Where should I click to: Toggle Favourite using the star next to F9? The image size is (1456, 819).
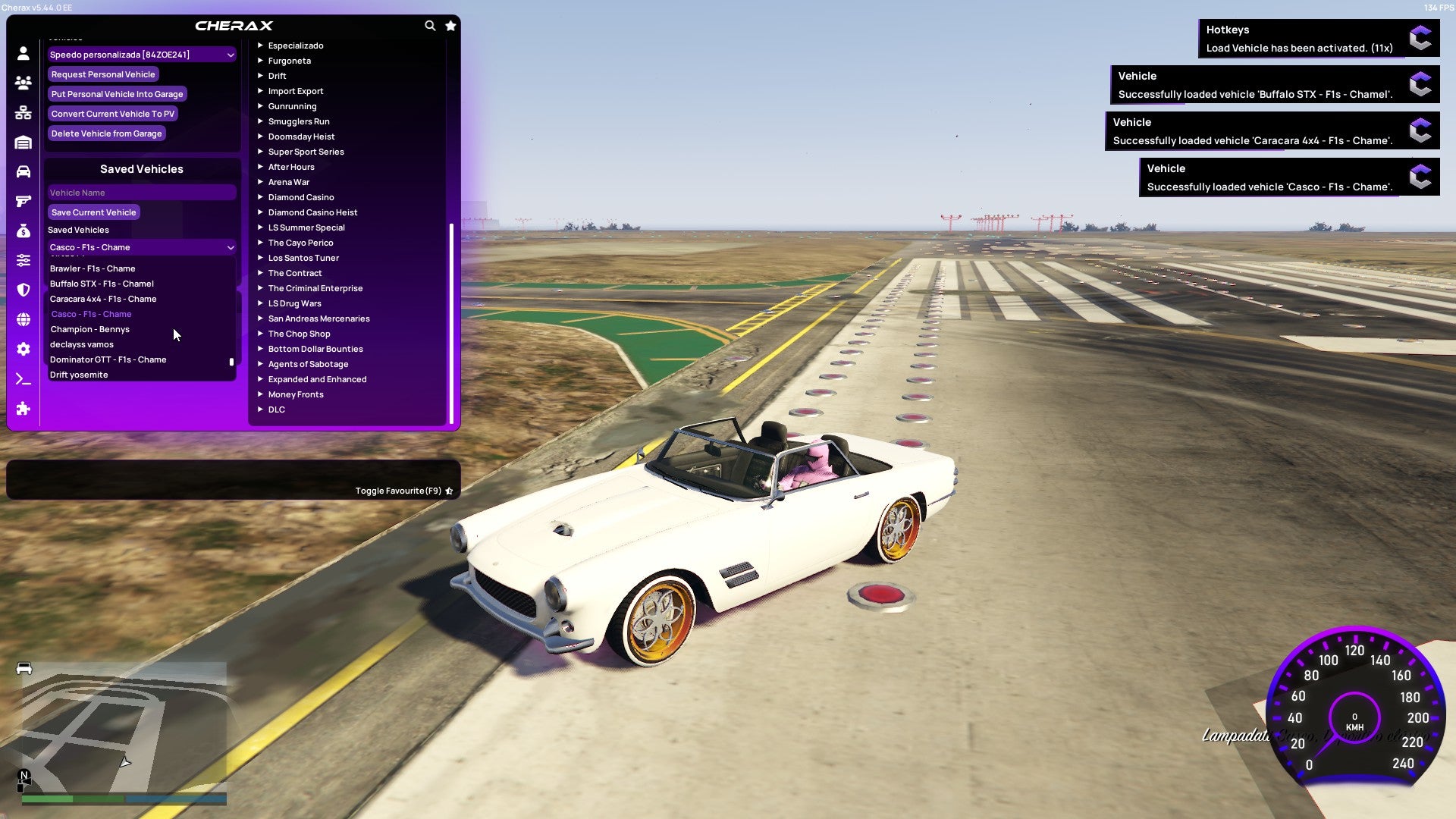pos(449,491)
